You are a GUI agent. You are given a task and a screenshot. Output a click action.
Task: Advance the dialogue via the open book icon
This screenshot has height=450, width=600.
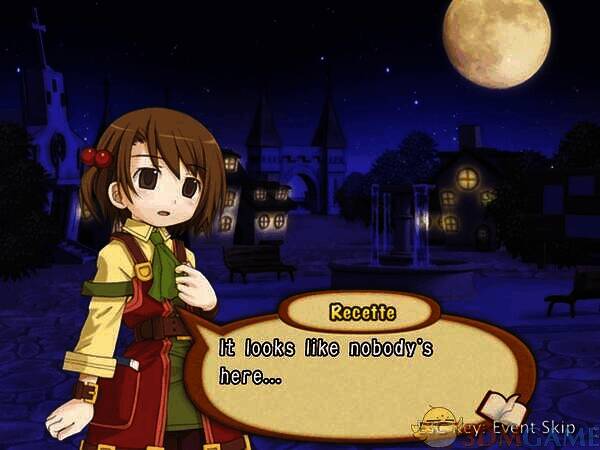(x=500, y=404)
